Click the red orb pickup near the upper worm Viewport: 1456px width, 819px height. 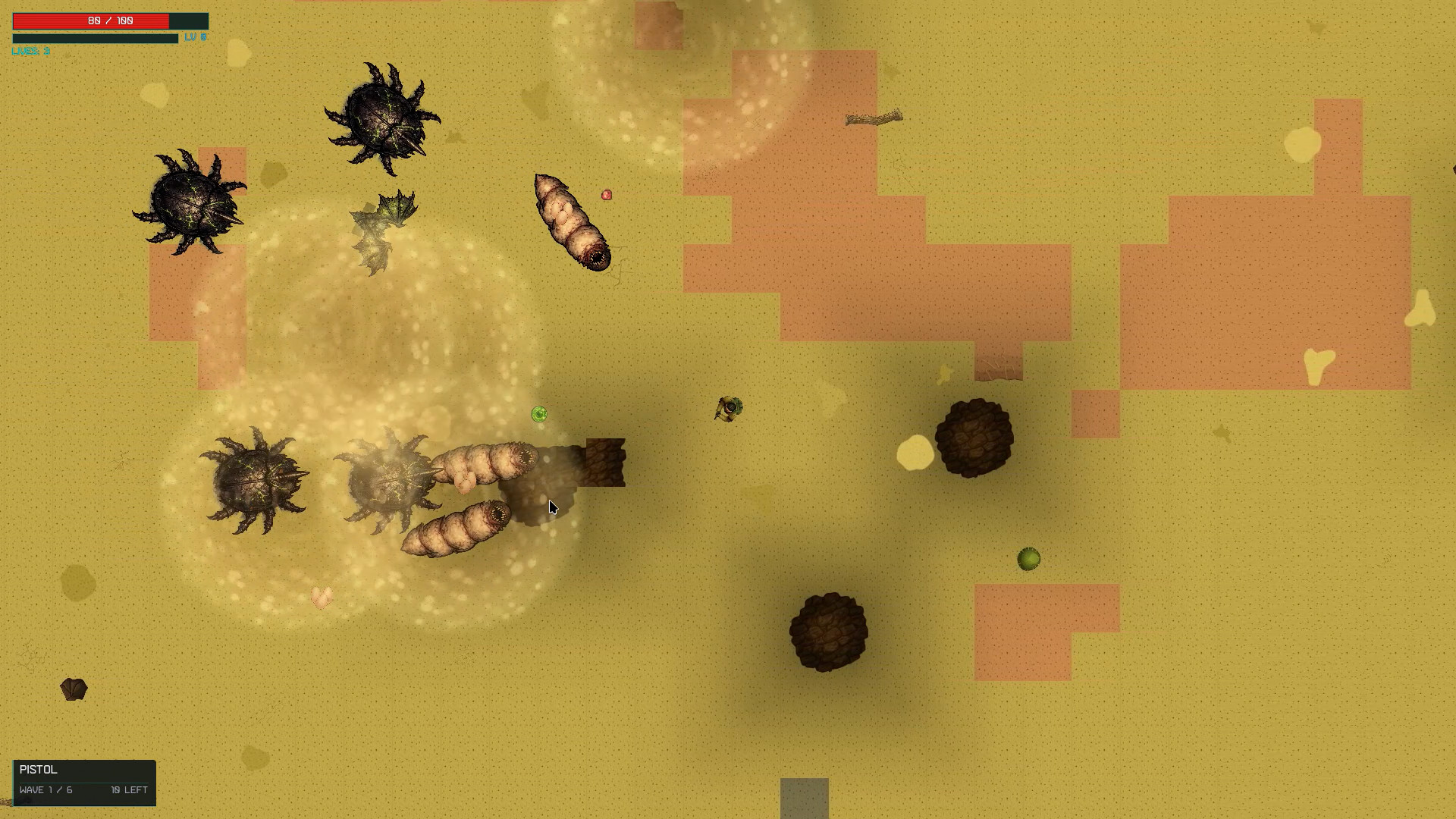[607, 195]
